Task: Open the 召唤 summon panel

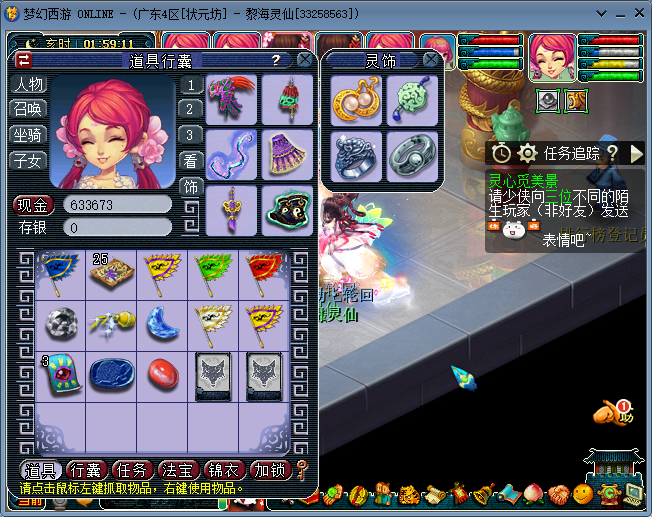Action: (x=29, y=110)
